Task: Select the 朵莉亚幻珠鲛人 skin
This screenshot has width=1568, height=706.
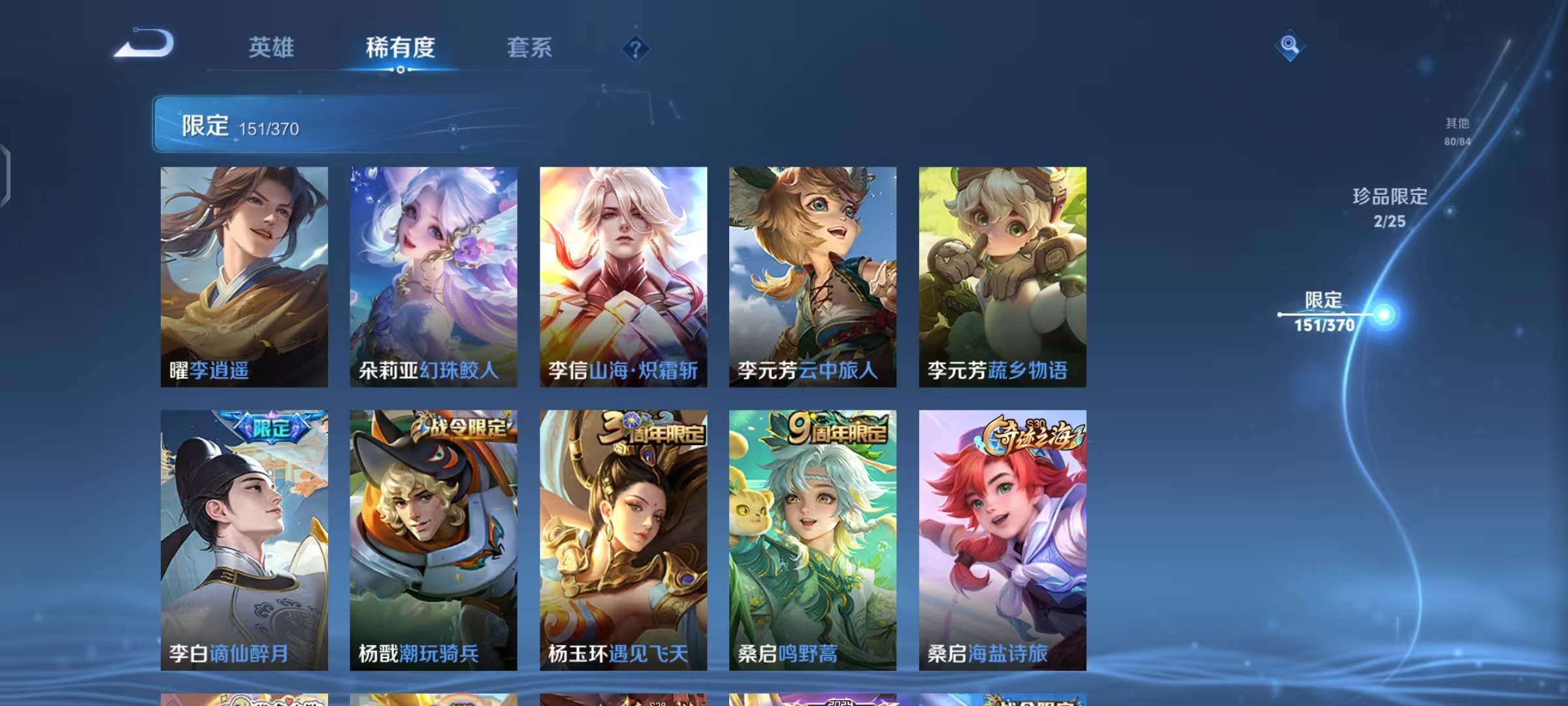Action: pos(433,275)
